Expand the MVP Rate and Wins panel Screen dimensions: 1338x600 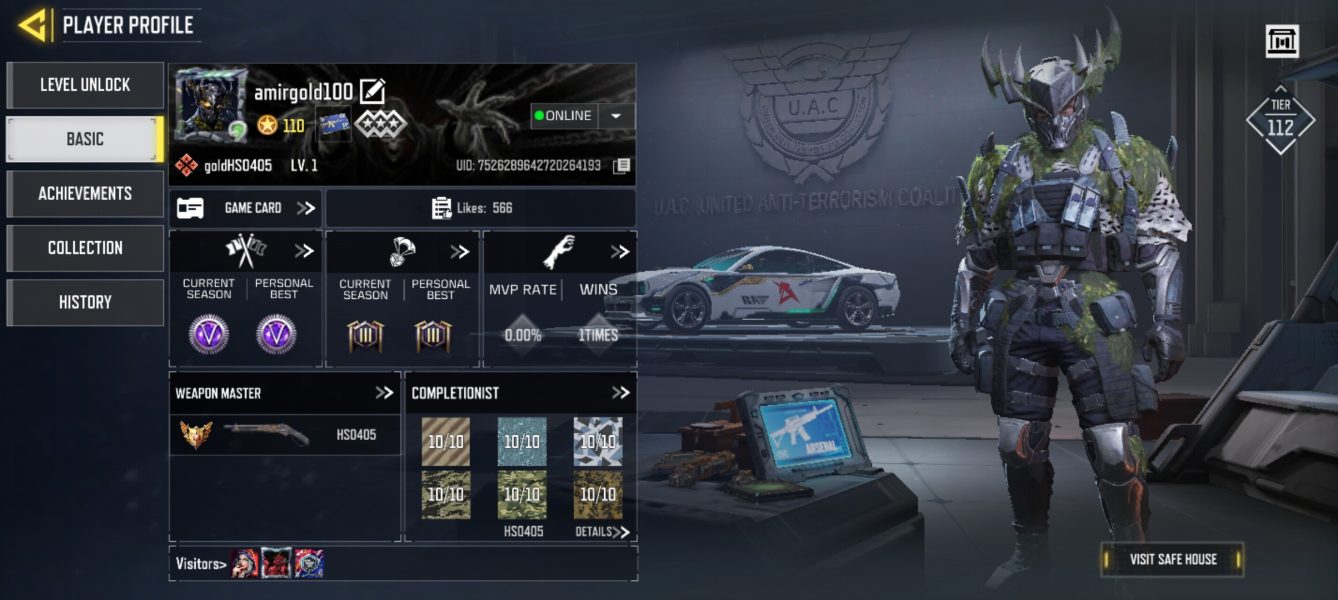click(619, 252)
